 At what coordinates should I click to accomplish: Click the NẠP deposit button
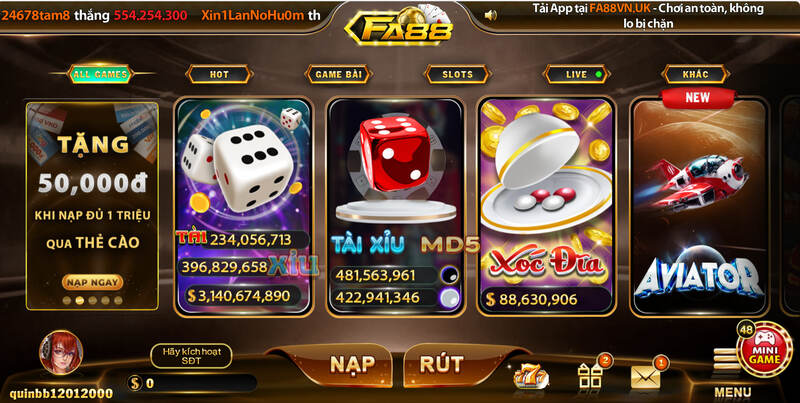click(331, 365)
